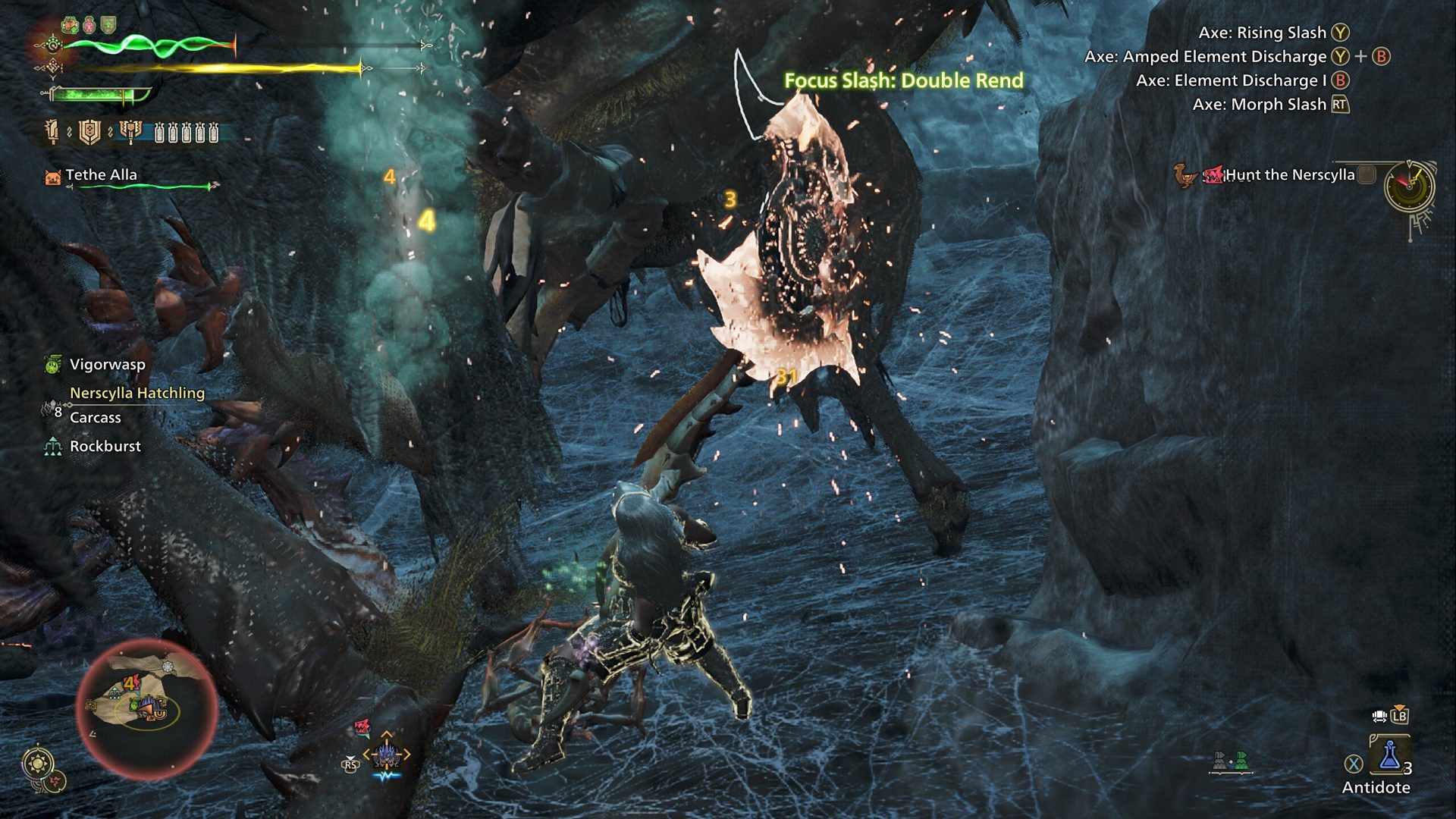Open the sun-shaped environment icon
Screen dimensions: 1456x819
point(36,762)
